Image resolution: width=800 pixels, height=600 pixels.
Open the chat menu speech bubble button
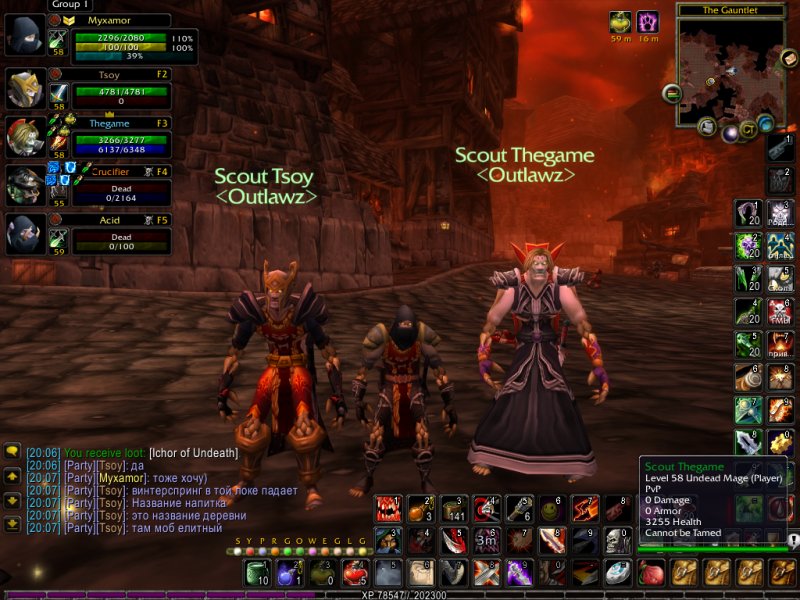click(x=12, y=452)
